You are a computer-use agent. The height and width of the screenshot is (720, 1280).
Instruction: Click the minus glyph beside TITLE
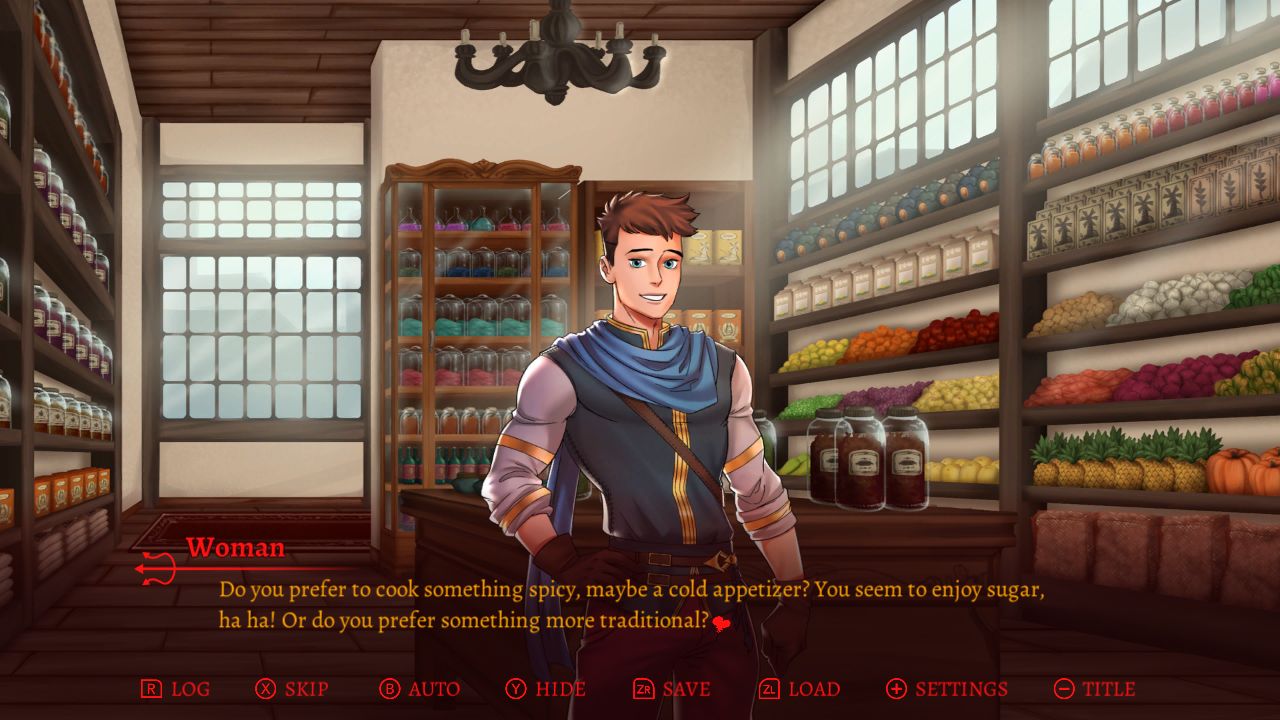coord(1066,689)
